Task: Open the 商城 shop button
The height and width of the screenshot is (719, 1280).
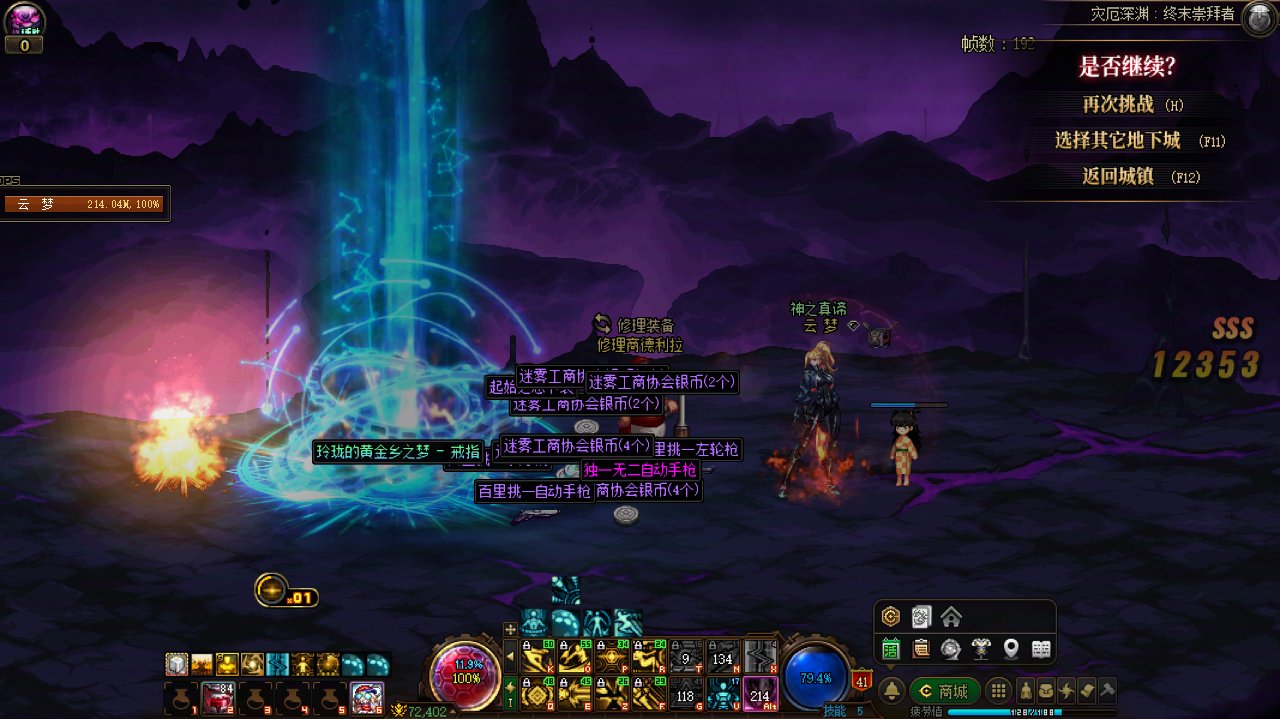Action: tap(944, 691)
